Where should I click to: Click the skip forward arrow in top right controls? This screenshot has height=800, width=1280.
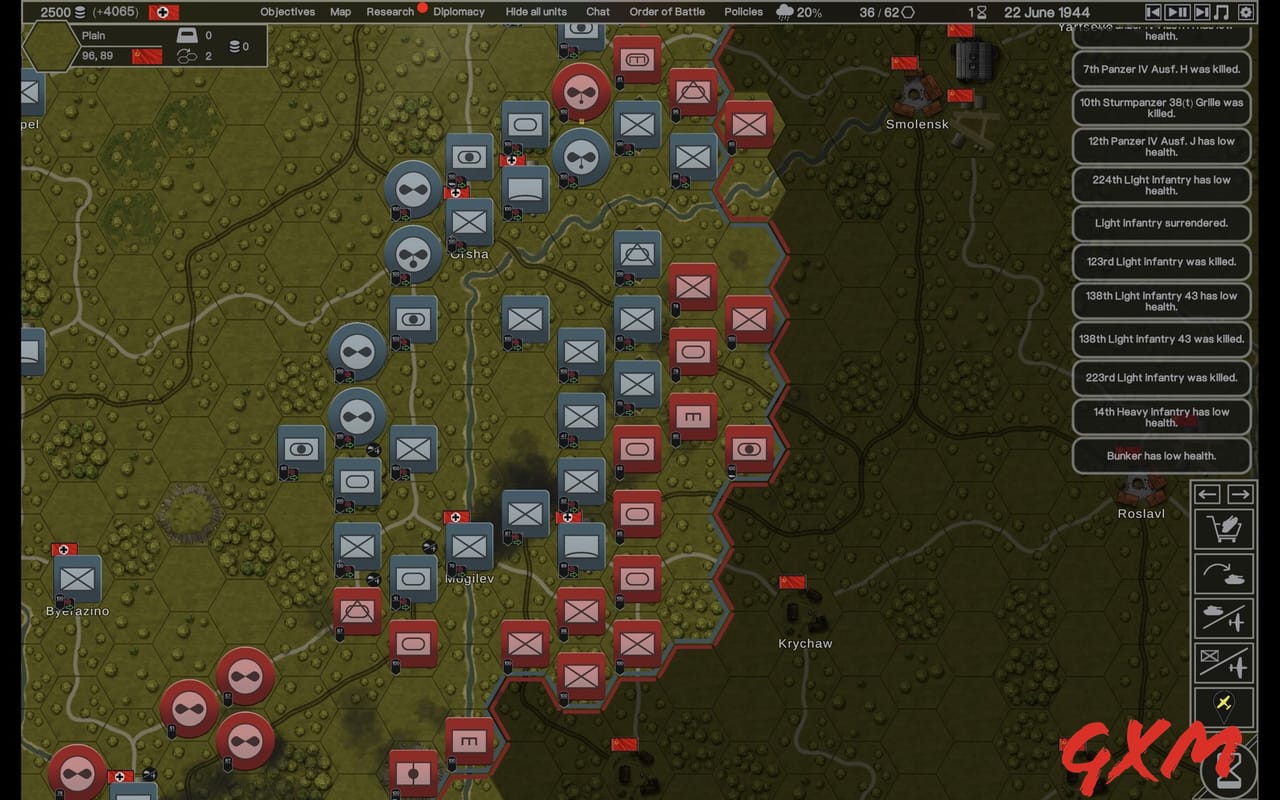click(x=1201, y=12)
